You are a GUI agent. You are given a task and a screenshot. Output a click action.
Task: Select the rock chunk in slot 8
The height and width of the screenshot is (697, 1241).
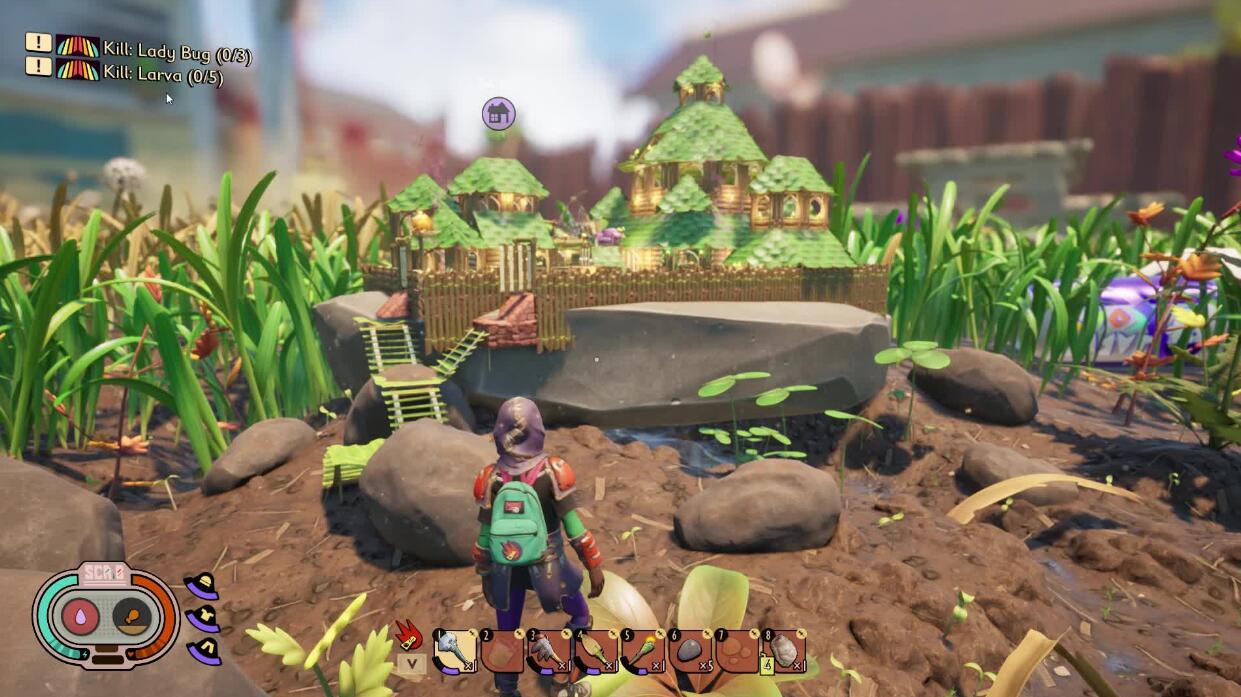[785, 651]
